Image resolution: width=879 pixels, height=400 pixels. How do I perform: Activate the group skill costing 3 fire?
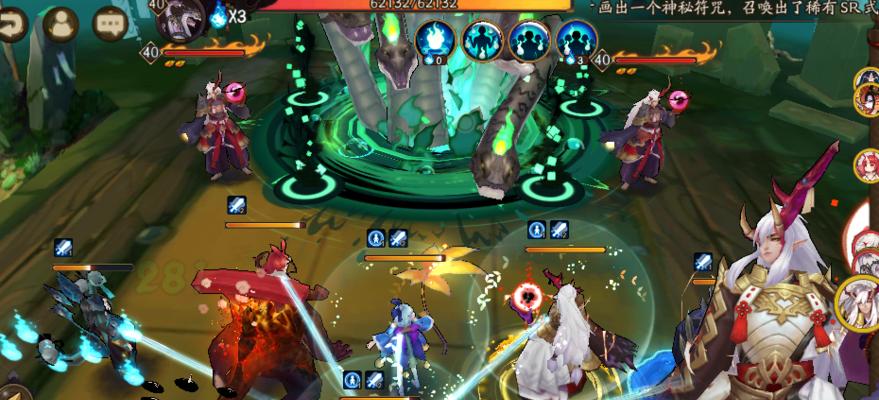click(576, 41)
